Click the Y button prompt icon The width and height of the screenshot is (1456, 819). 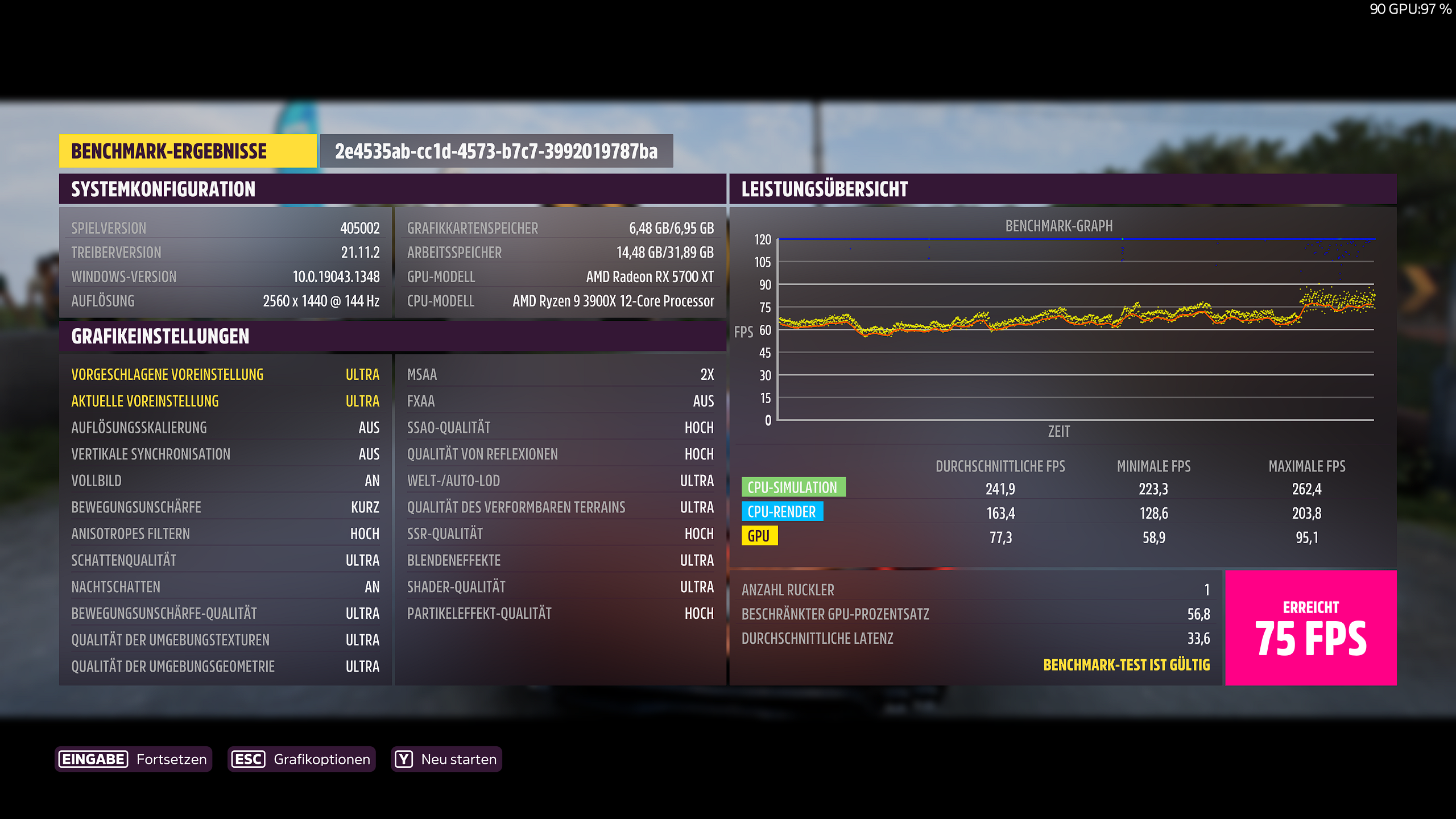click(x=404, y=759)
